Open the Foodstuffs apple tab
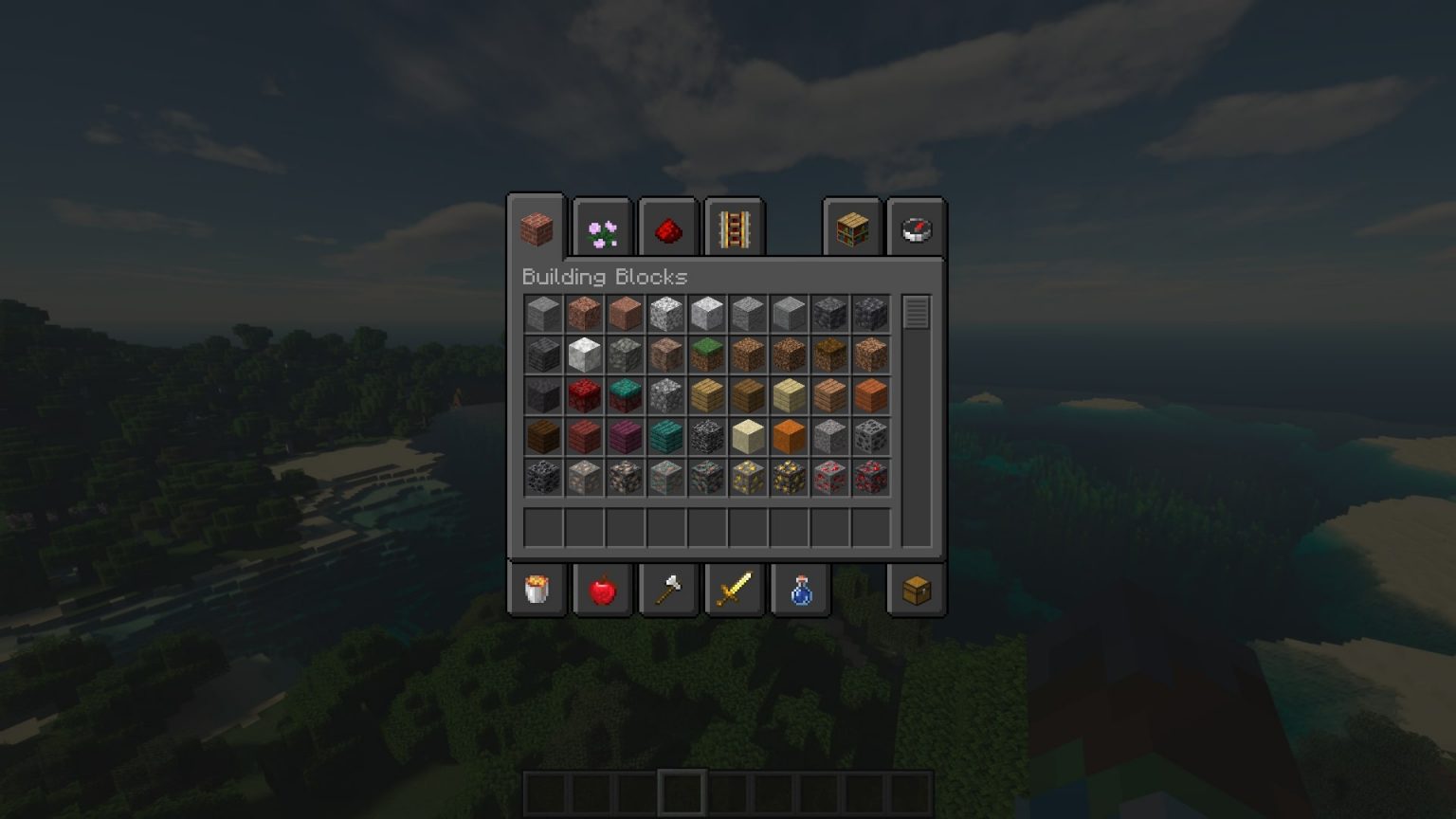 (x=602, y=589)
